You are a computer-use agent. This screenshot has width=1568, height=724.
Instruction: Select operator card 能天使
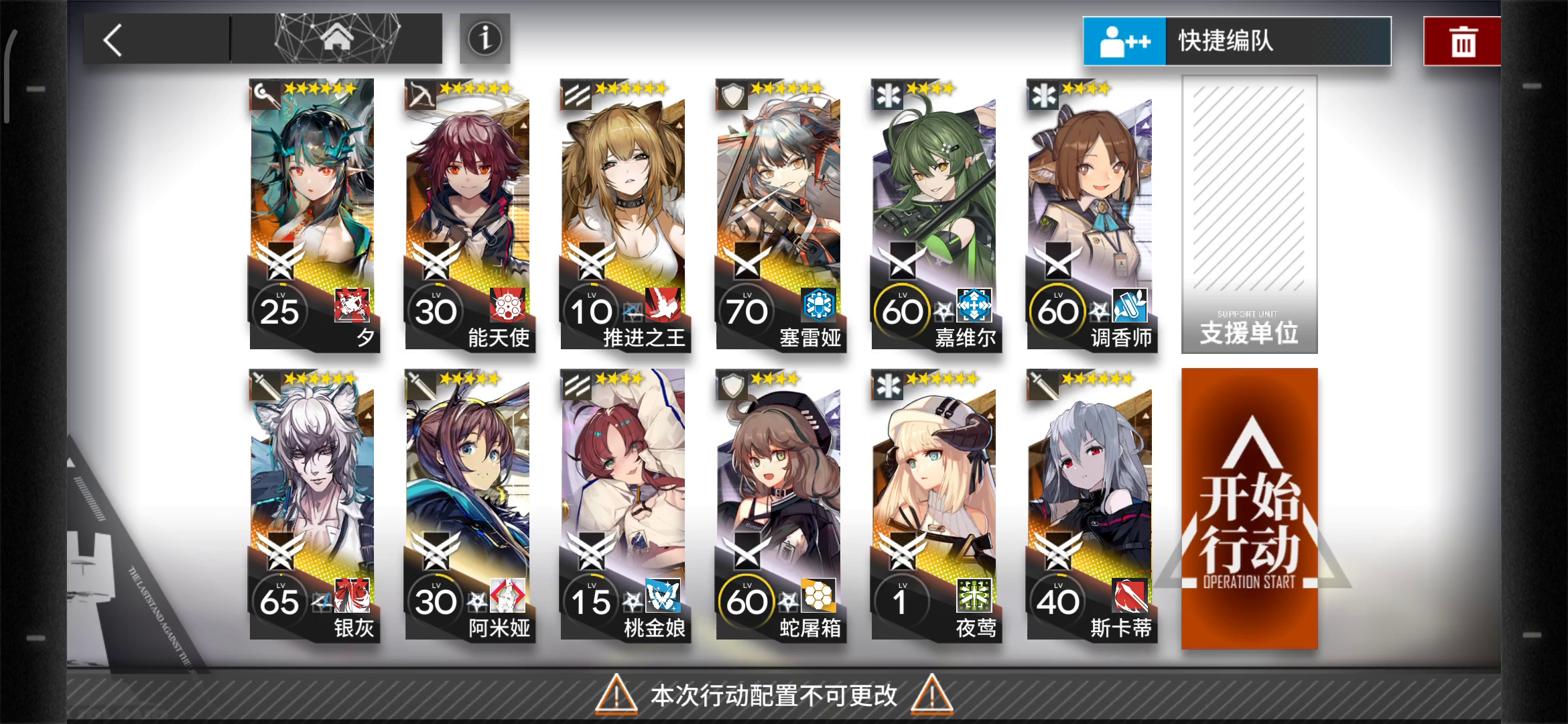pos(468,215)
